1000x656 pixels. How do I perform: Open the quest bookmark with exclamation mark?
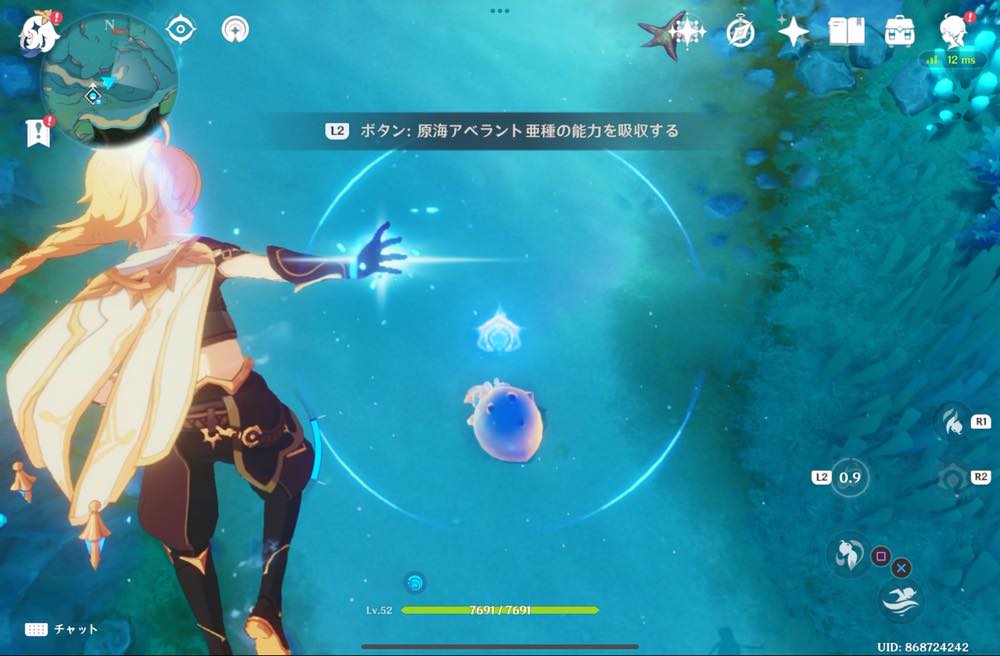39,132
